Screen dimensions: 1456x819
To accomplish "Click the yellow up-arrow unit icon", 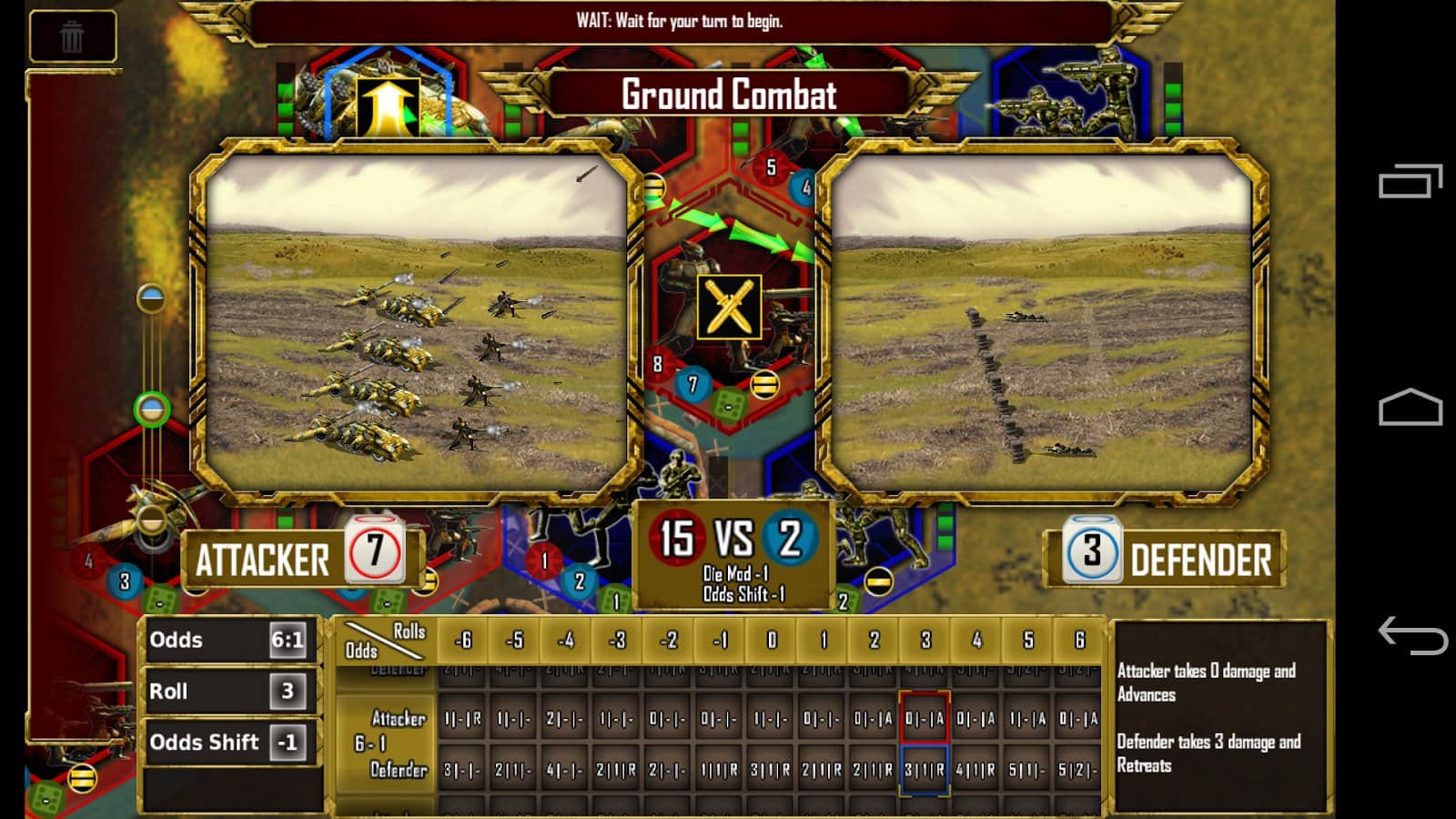I will [388, 106].
